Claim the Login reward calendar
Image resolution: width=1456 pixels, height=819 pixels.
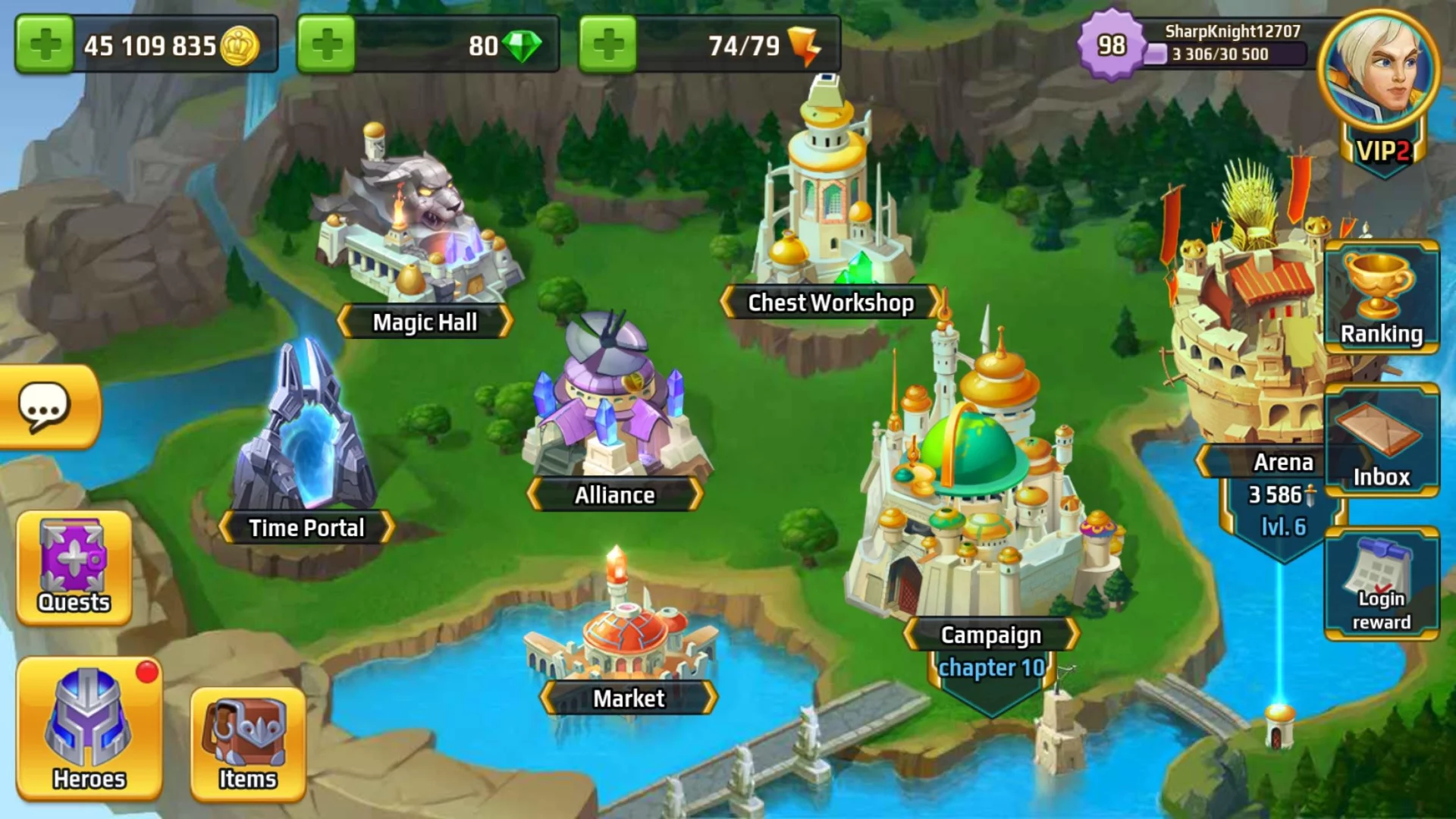coord(1381,584)
